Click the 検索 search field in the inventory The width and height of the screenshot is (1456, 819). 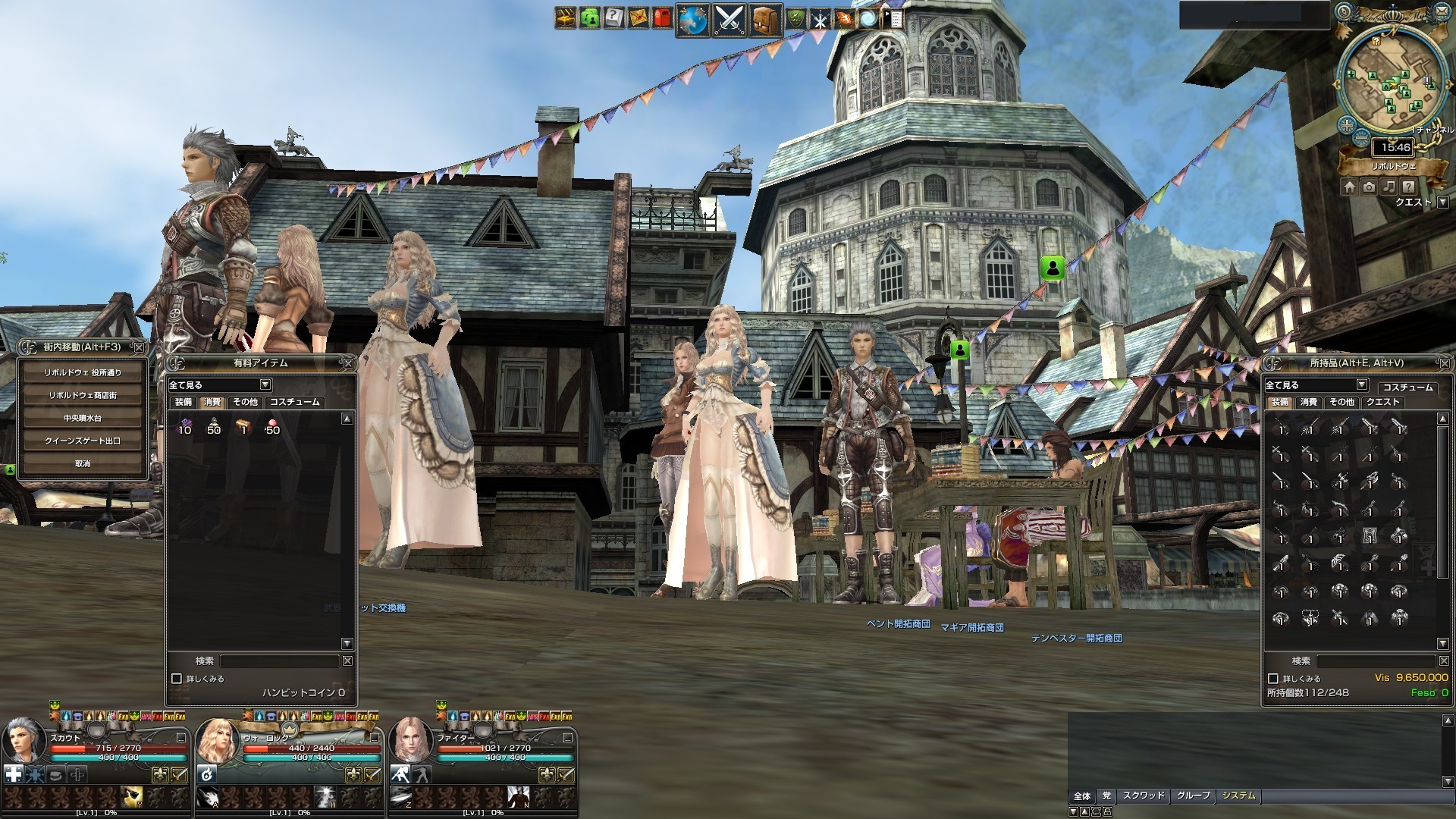click(1374, 660)
